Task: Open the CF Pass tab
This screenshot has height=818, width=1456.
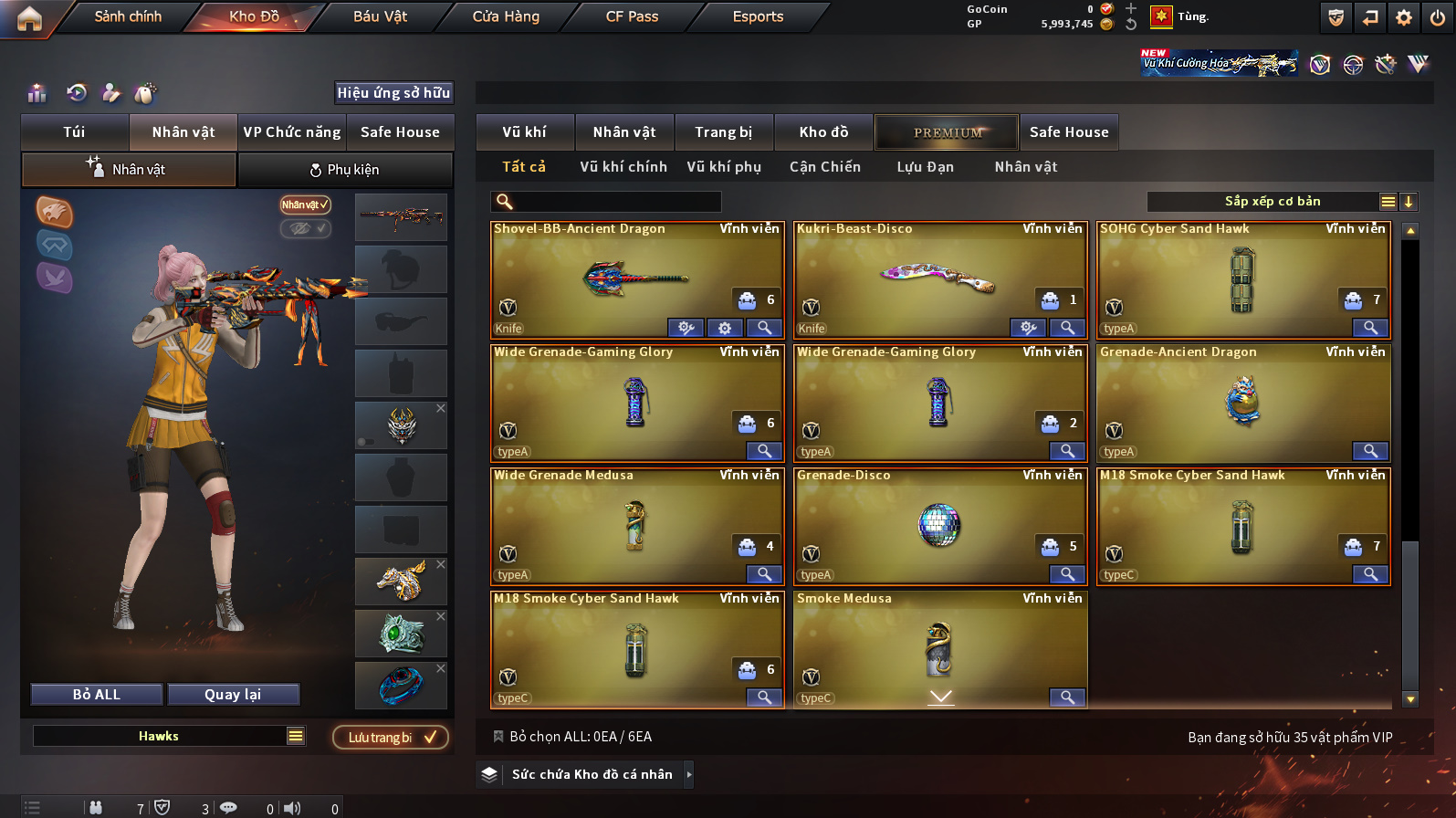Action: pos(632,16)
